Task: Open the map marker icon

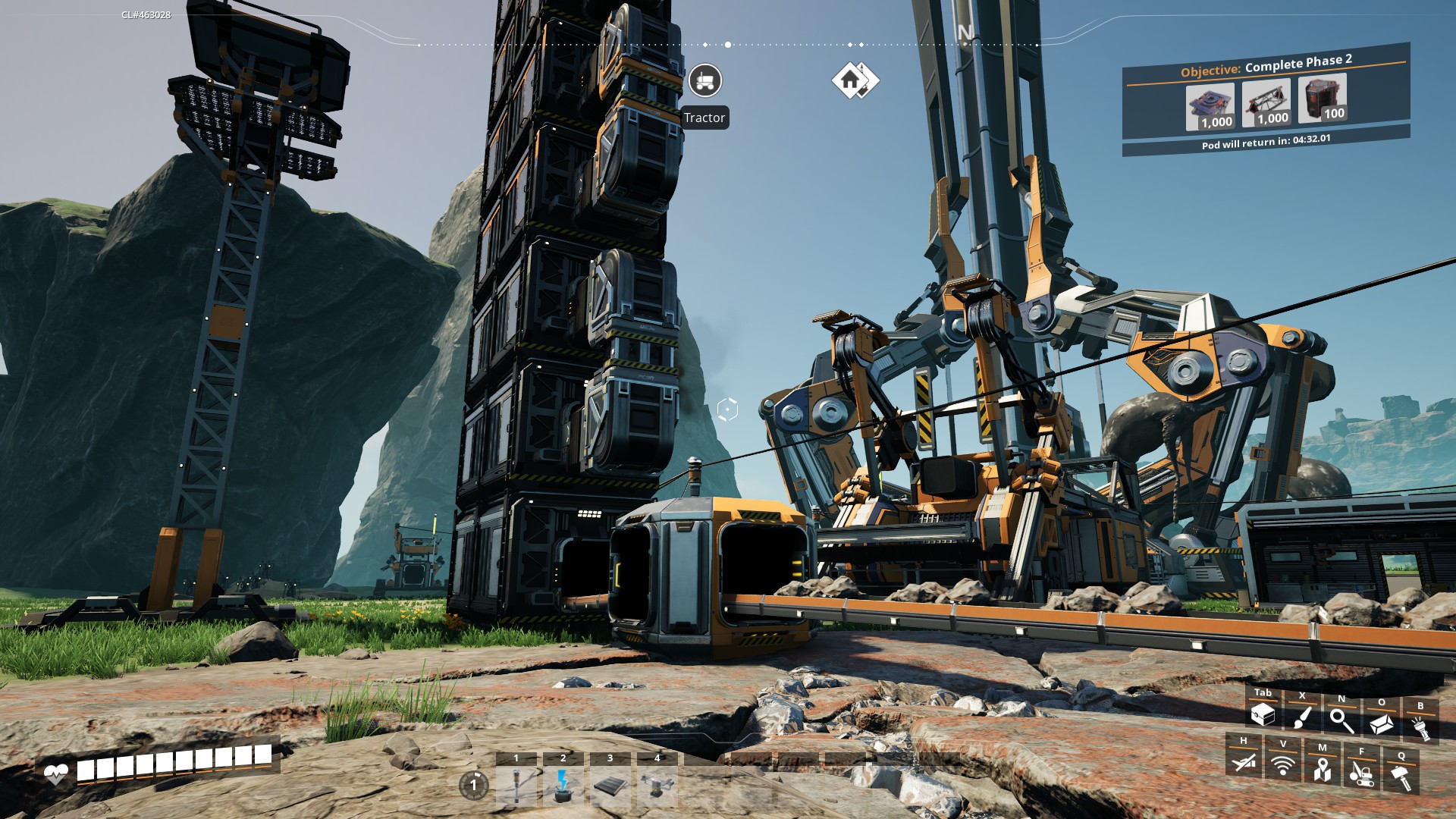Action: [1322, 769]
